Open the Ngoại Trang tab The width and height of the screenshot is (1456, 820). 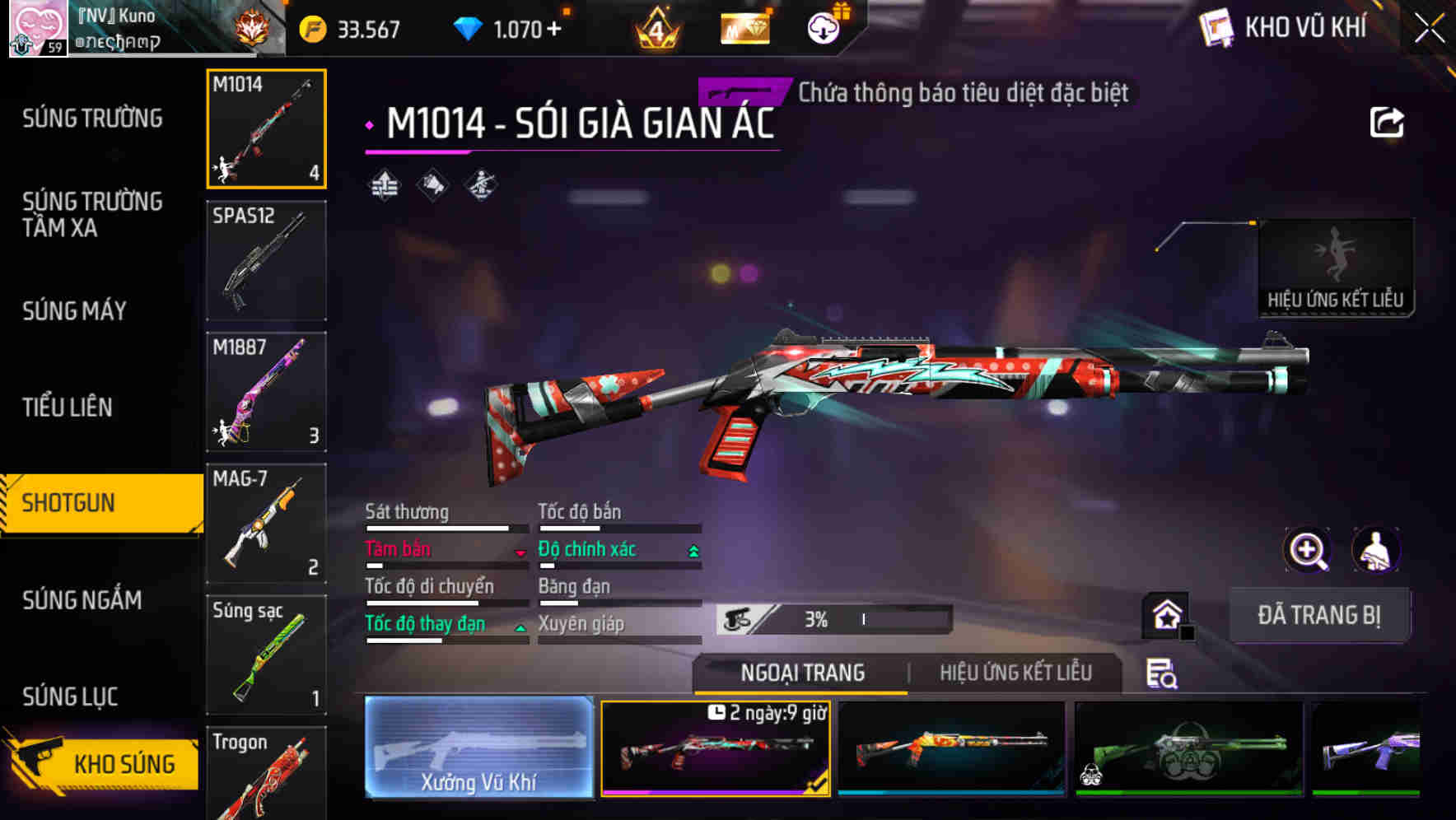[x=801, y=673]
